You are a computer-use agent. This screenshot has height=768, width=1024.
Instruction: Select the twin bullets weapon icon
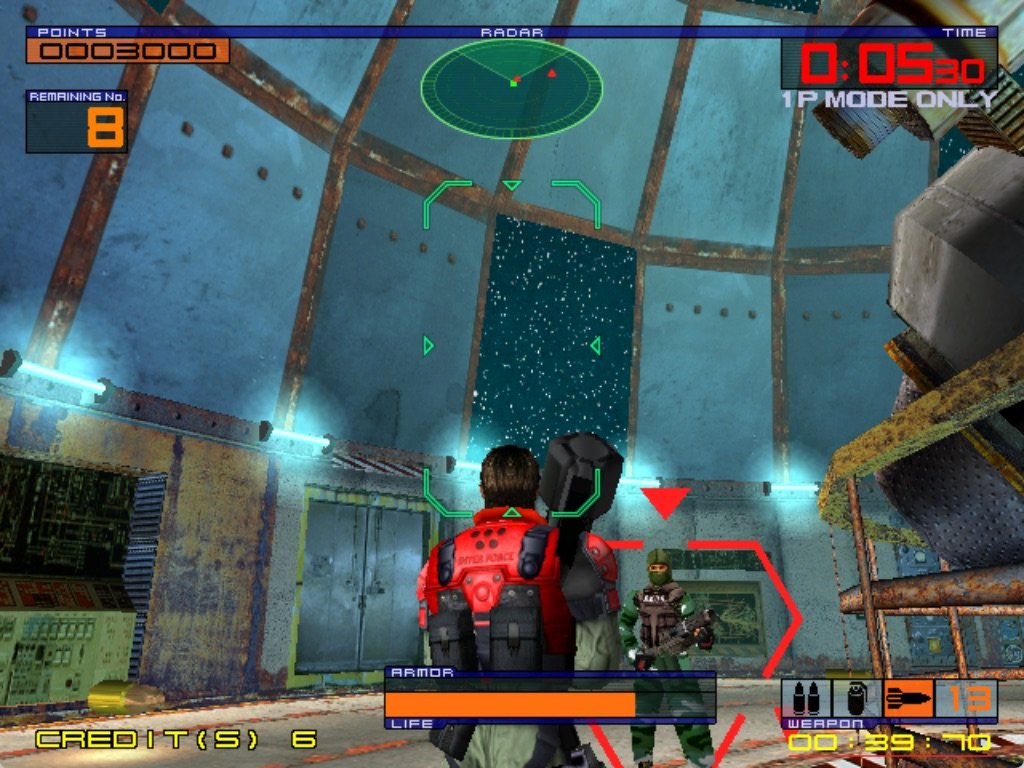tap(806, 698)
